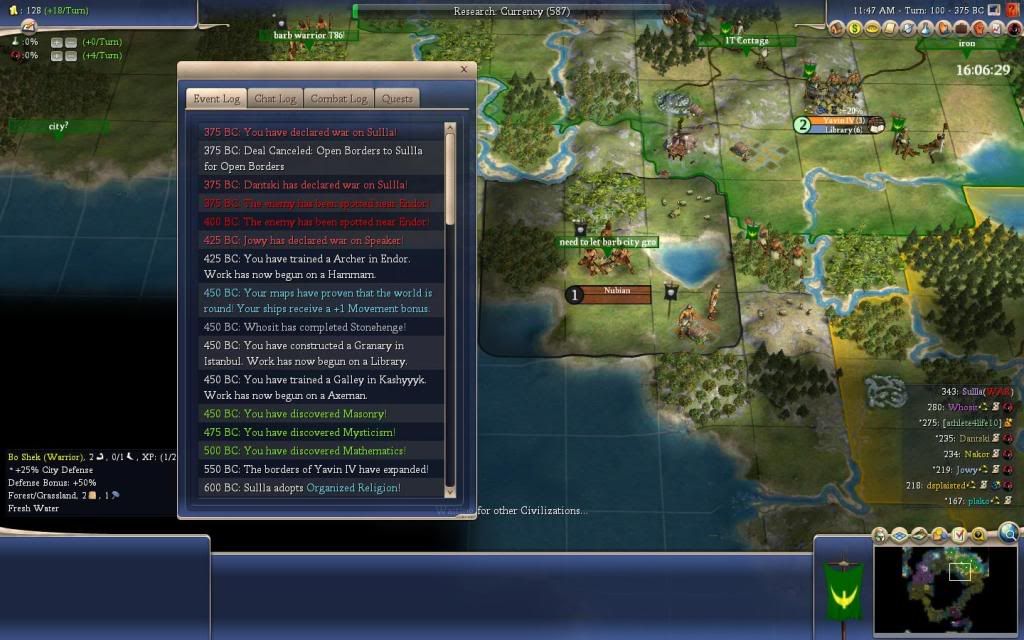The width and height of the screenshot is (1024, 640).
Task: Decrease the research rate with minus button
Action: pos(71,42)
